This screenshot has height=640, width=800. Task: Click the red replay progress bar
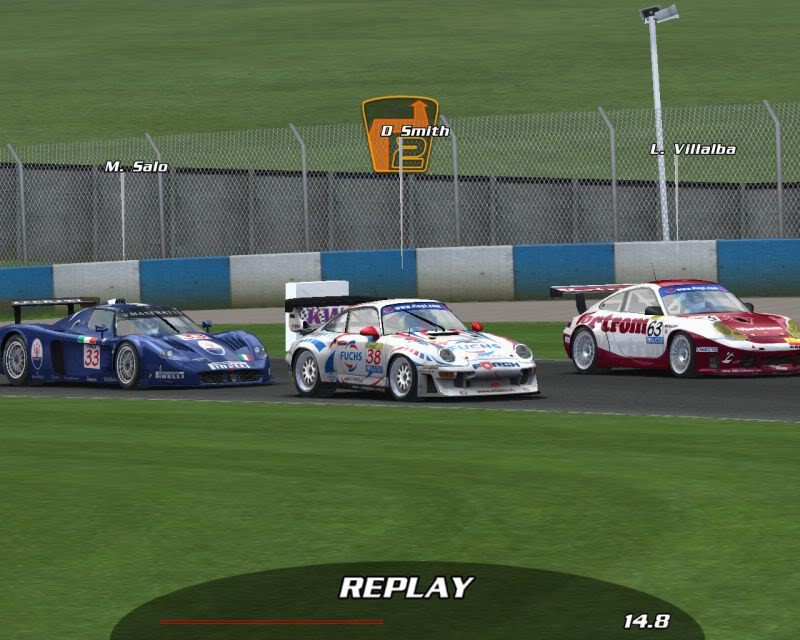pos(271,621)
